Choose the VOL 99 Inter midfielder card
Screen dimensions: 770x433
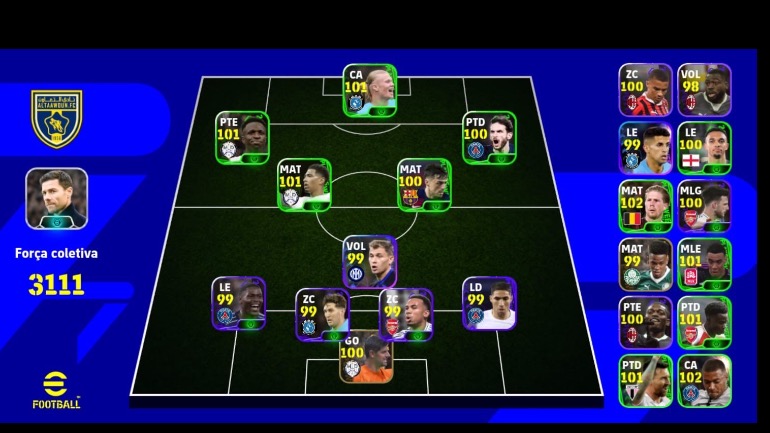369,261
